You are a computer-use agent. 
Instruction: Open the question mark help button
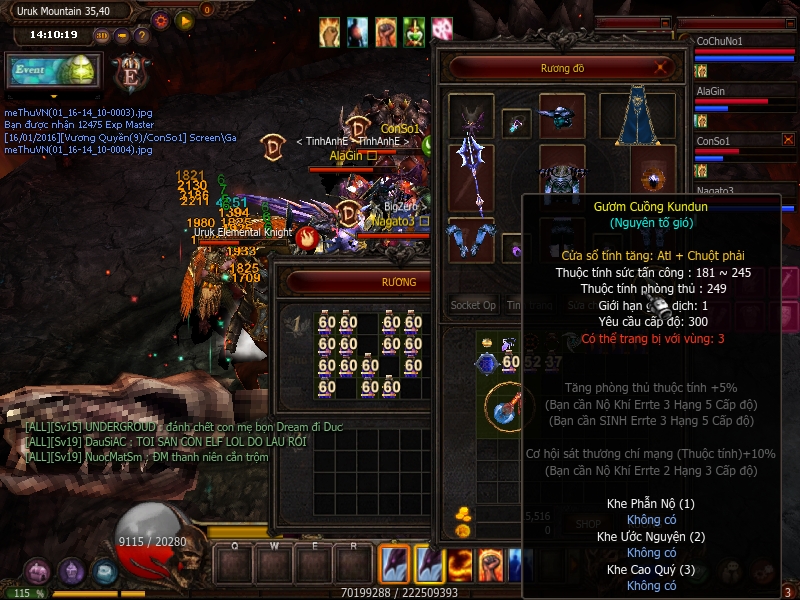[x=141, y=35]
